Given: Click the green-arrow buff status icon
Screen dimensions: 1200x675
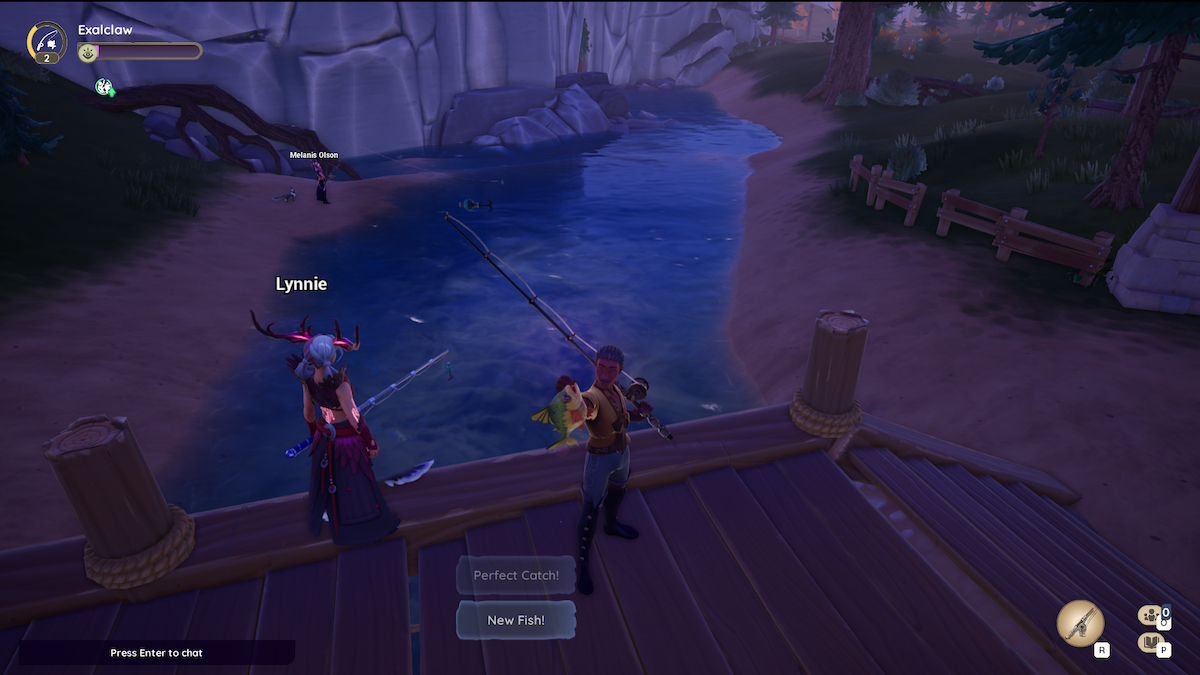Looking at the screenshot, I should [x=104, y=87].
